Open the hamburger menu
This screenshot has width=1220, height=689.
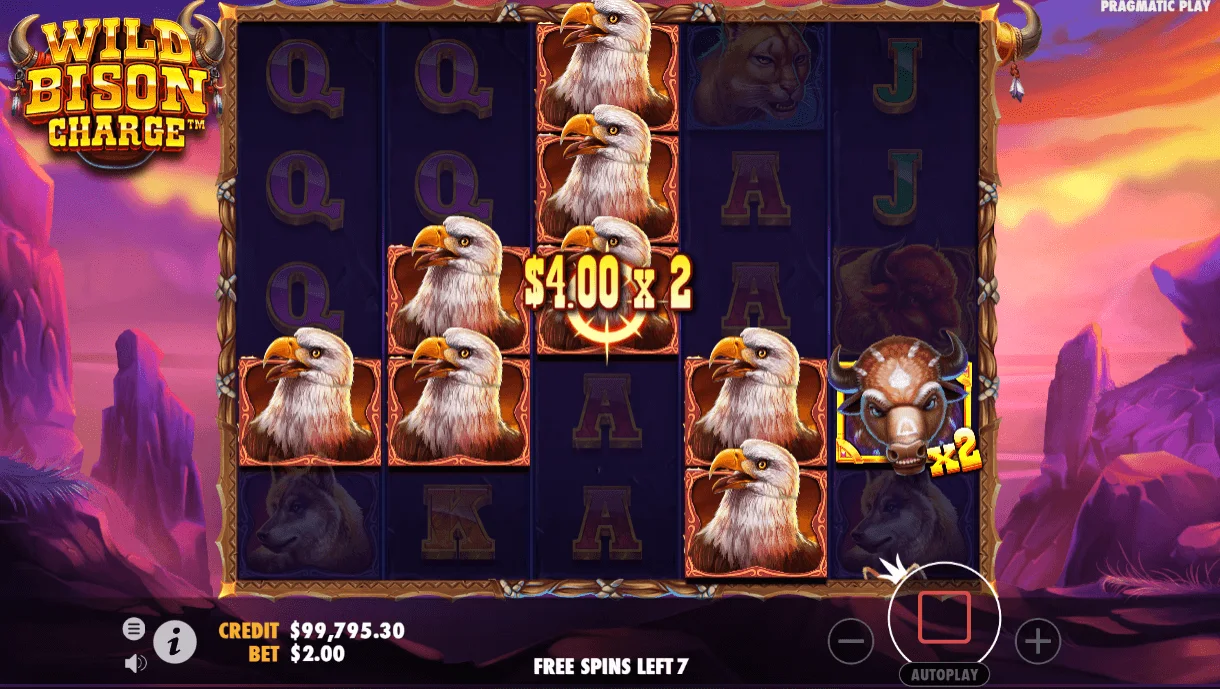134,629
